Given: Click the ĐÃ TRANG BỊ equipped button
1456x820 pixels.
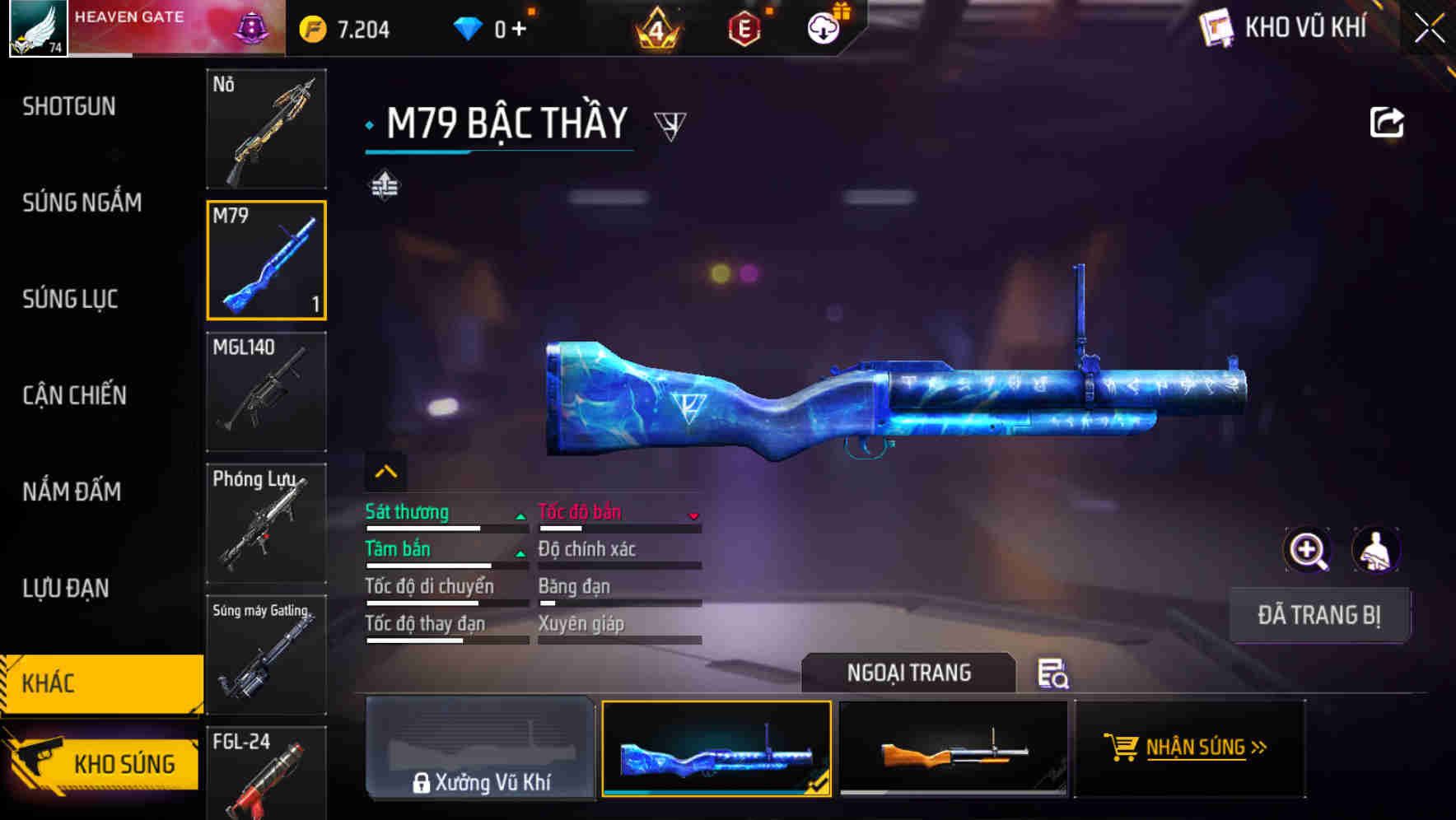Looking at the screenshot, I should point(1319,614).
